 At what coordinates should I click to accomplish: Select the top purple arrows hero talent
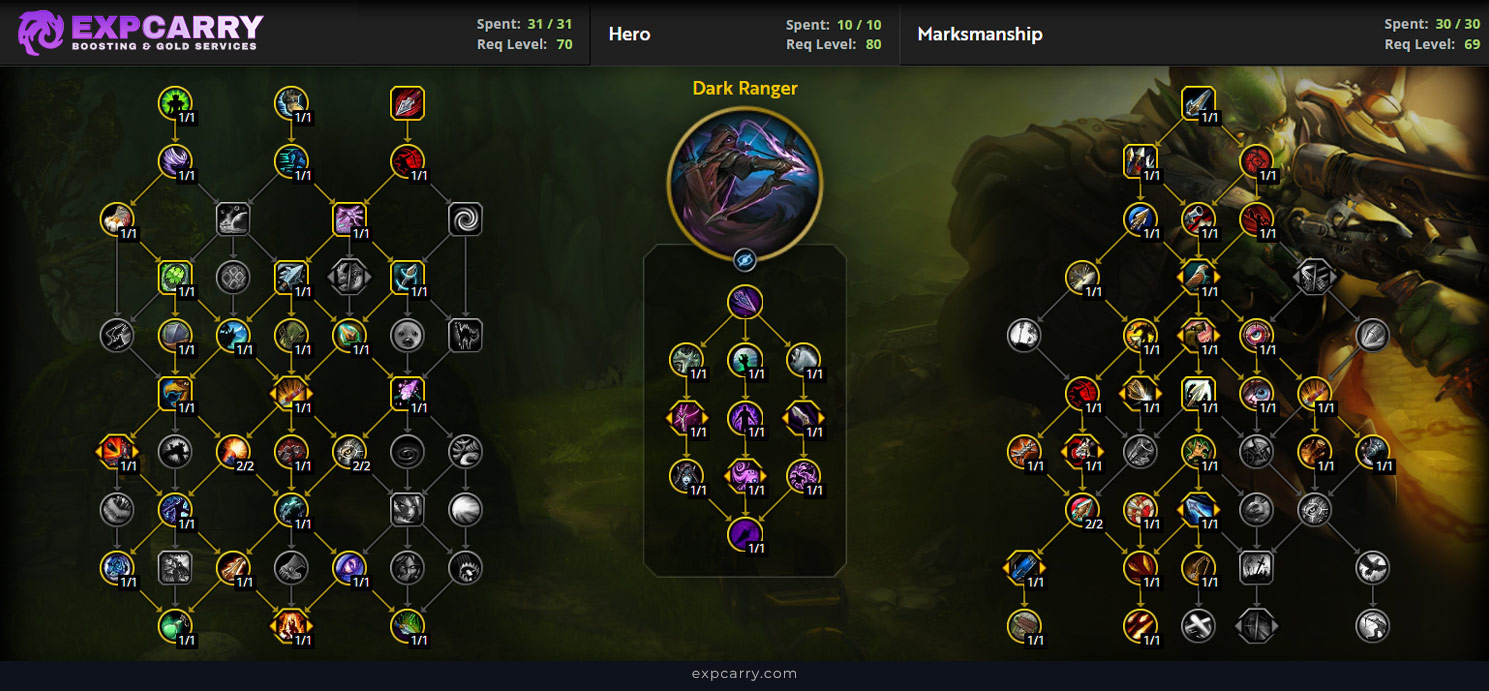tap(744, 302)
